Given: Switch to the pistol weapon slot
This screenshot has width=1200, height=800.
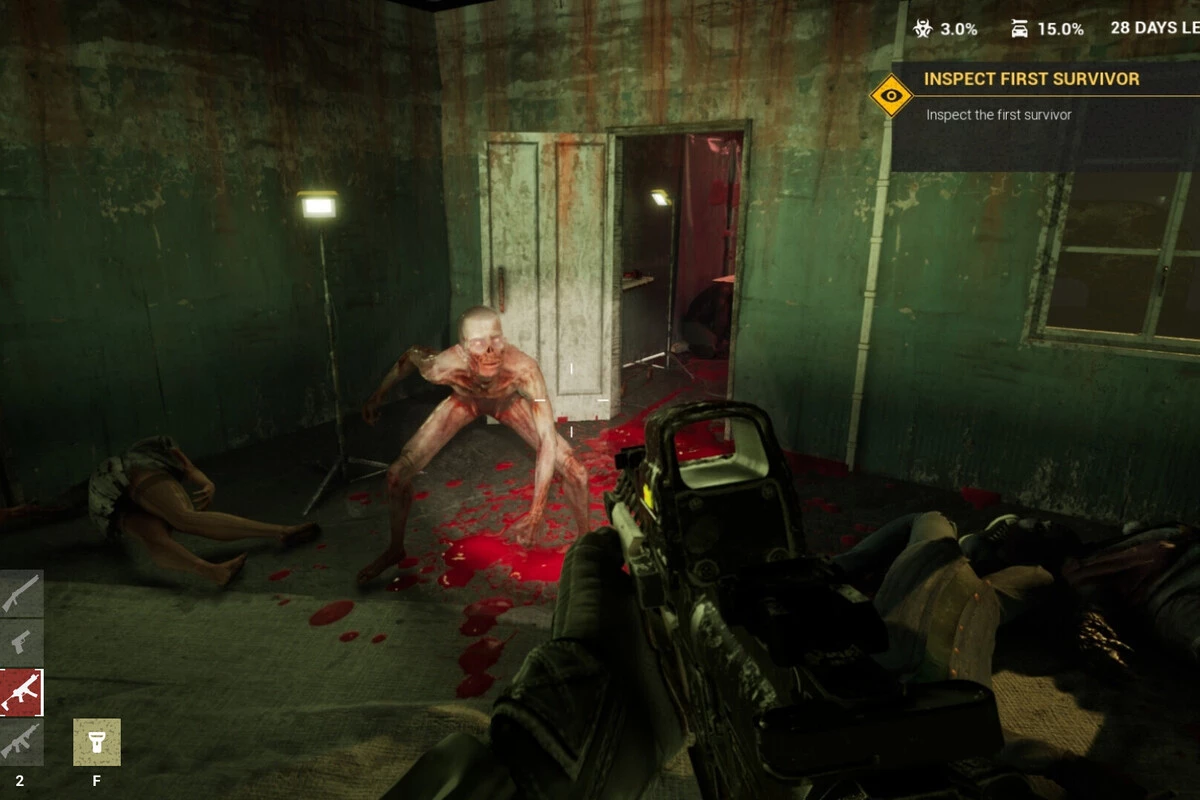Looking at the screenshot, I should click(x=21, y=642).
